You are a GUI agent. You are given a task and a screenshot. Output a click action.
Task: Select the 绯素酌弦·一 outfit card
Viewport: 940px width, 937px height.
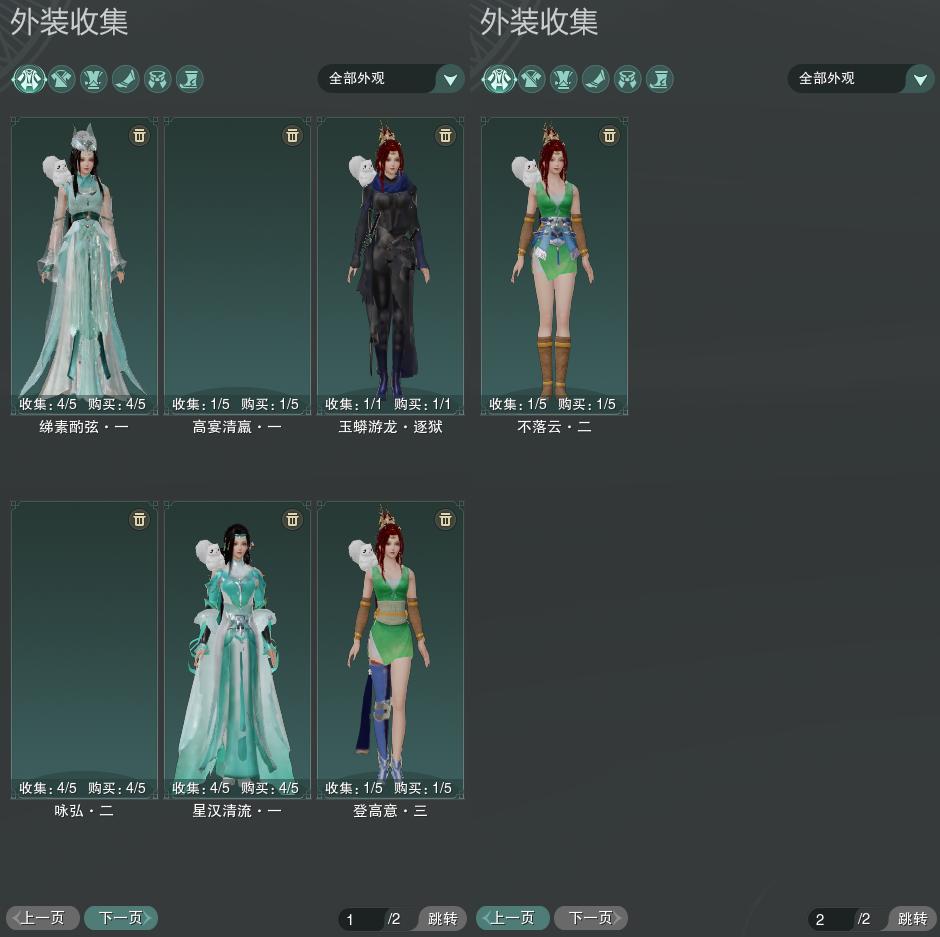(84, 260)
